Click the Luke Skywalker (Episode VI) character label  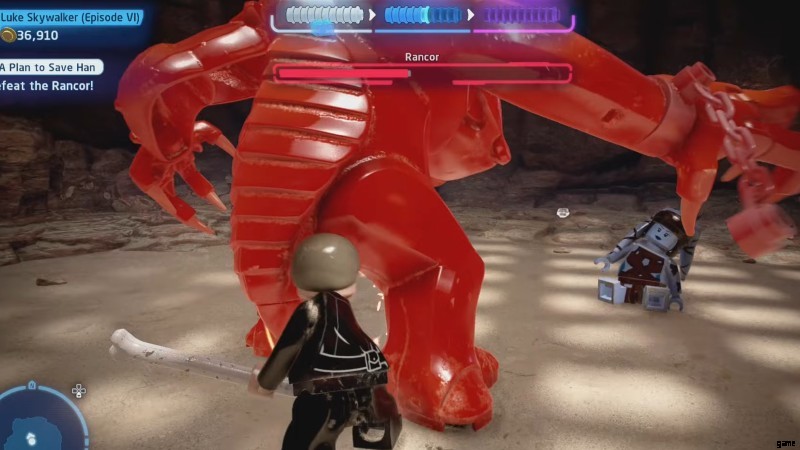tap(70, 17)
